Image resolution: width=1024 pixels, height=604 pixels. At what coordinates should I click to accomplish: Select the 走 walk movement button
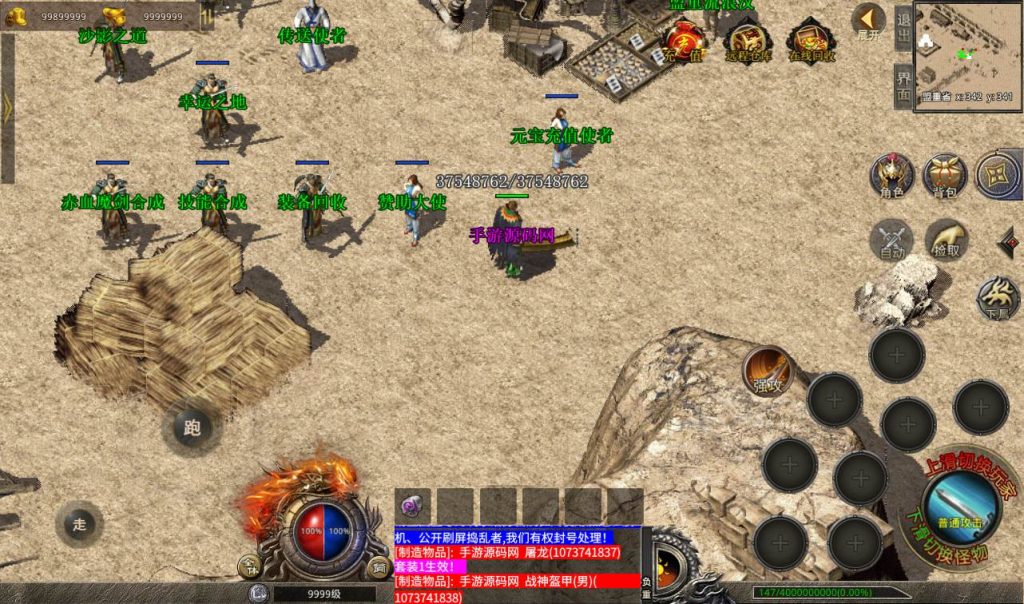pyautogui.click(x=80, y=522)
